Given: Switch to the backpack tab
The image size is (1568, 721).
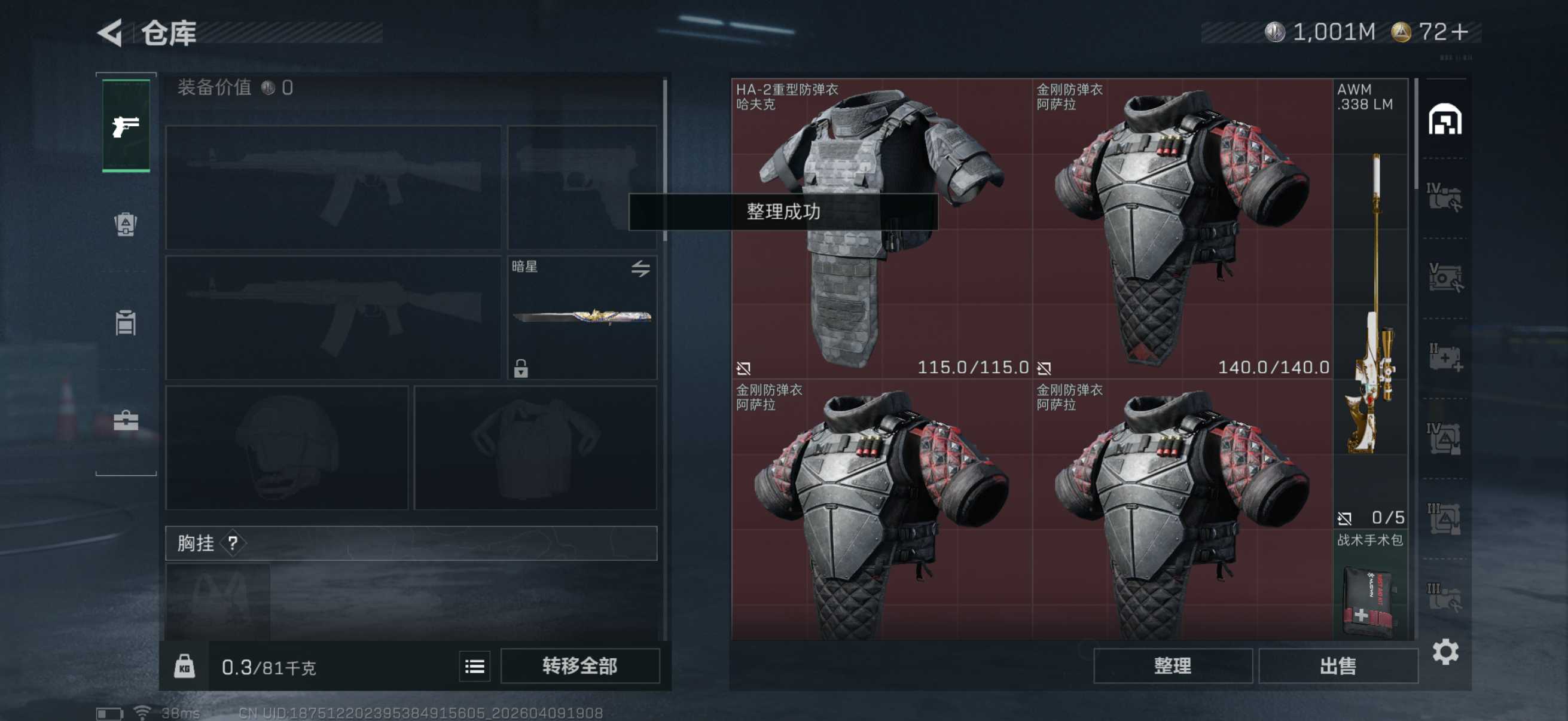Looking at the screenshot, I should pos(126,225).
